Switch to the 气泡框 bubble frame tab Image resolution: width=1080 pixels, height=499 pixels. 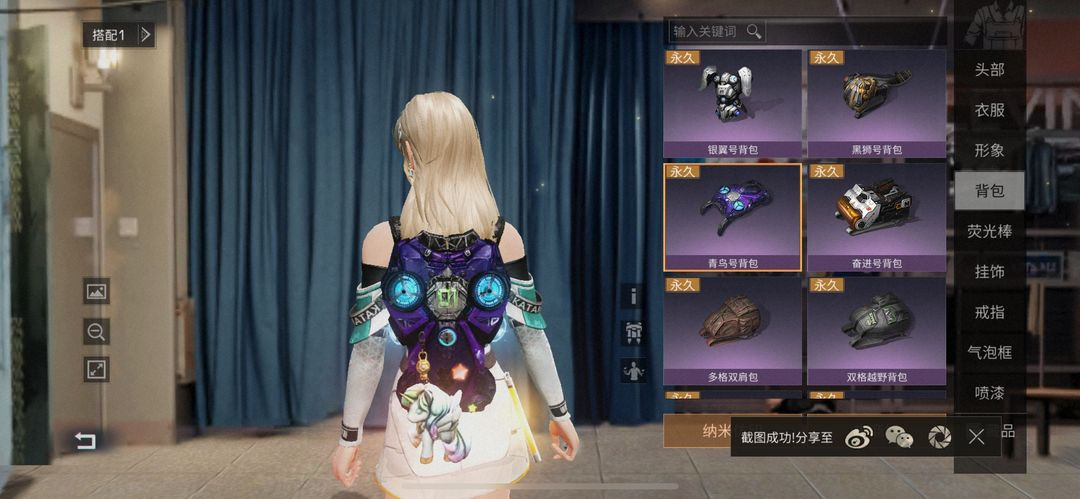(989, 352)
